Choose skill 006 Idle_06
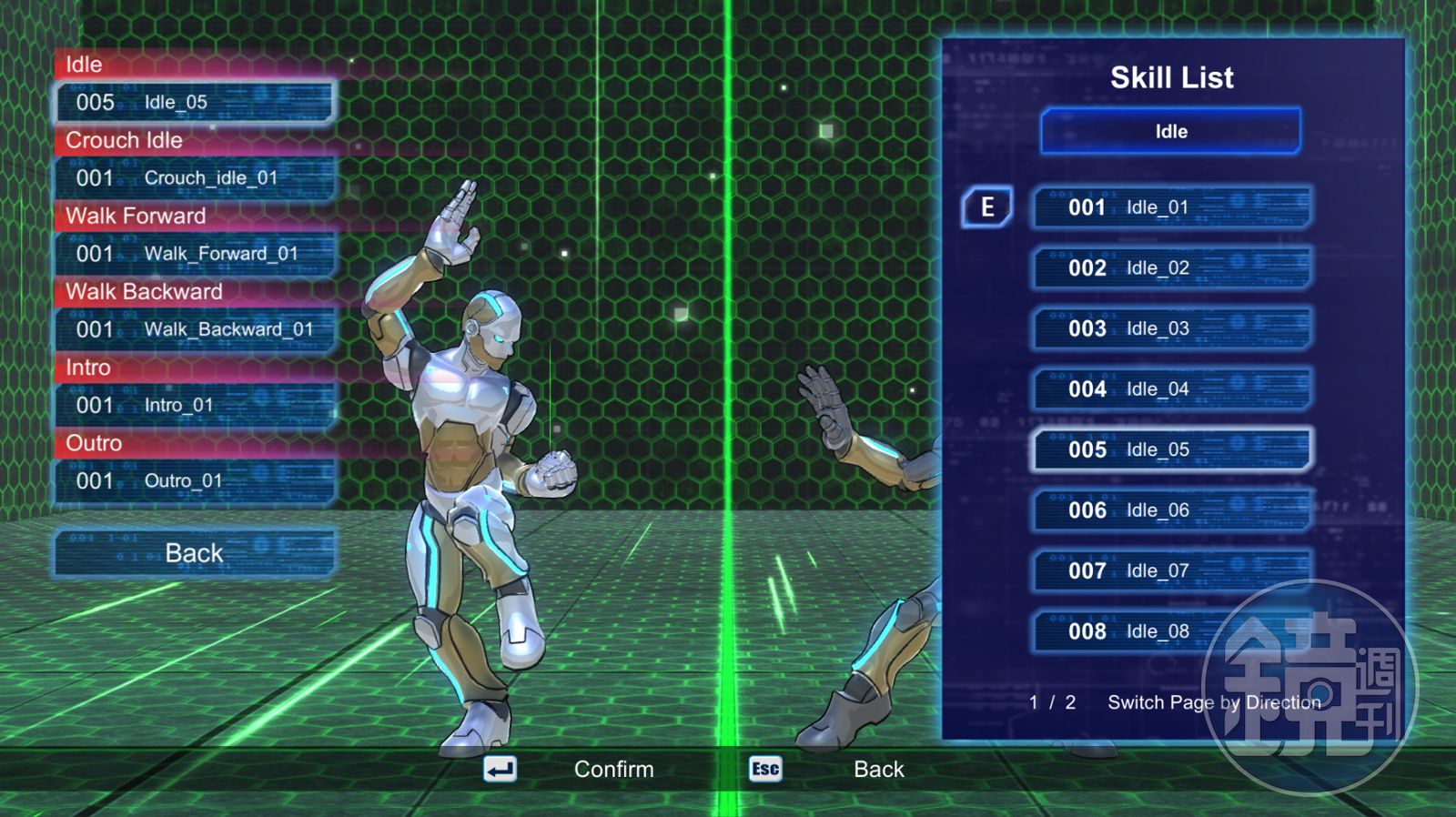1456x817 pixels. 1171,510
